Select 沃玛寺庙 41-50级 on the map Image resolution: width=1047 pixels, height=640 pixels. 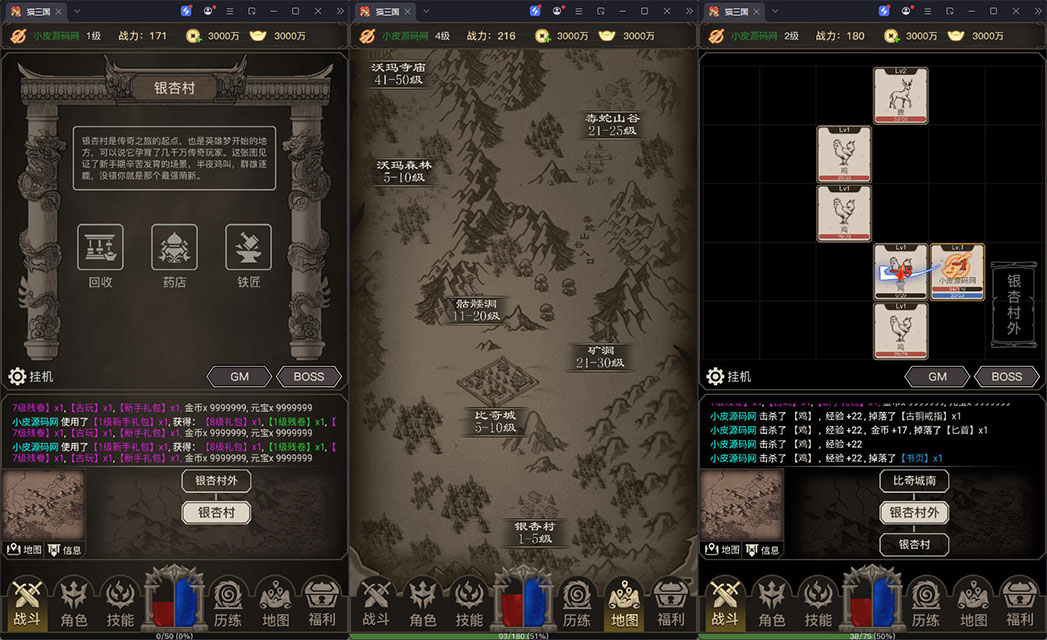tap(398, 73)
